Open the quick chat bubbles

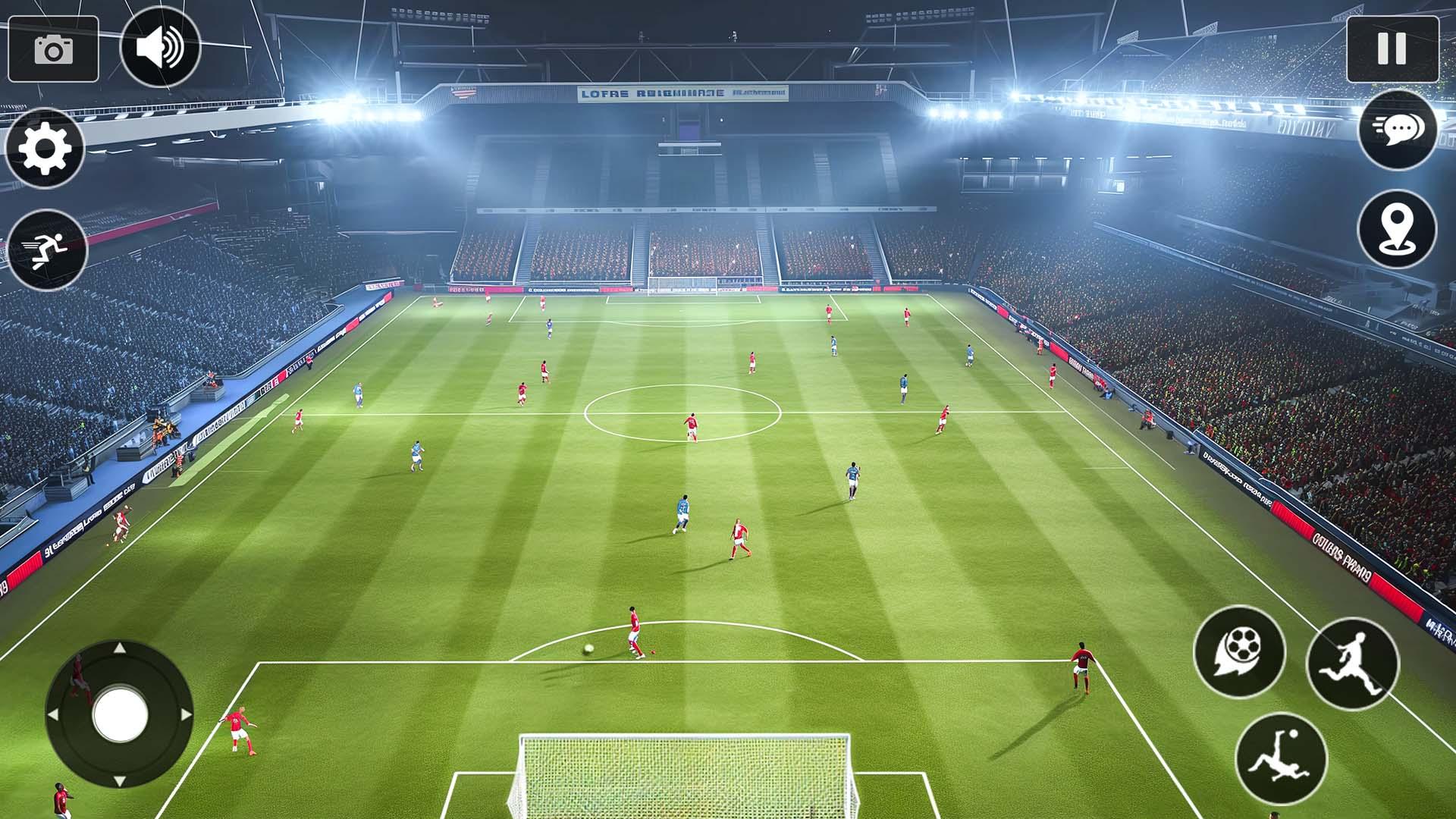[1397, 130]
